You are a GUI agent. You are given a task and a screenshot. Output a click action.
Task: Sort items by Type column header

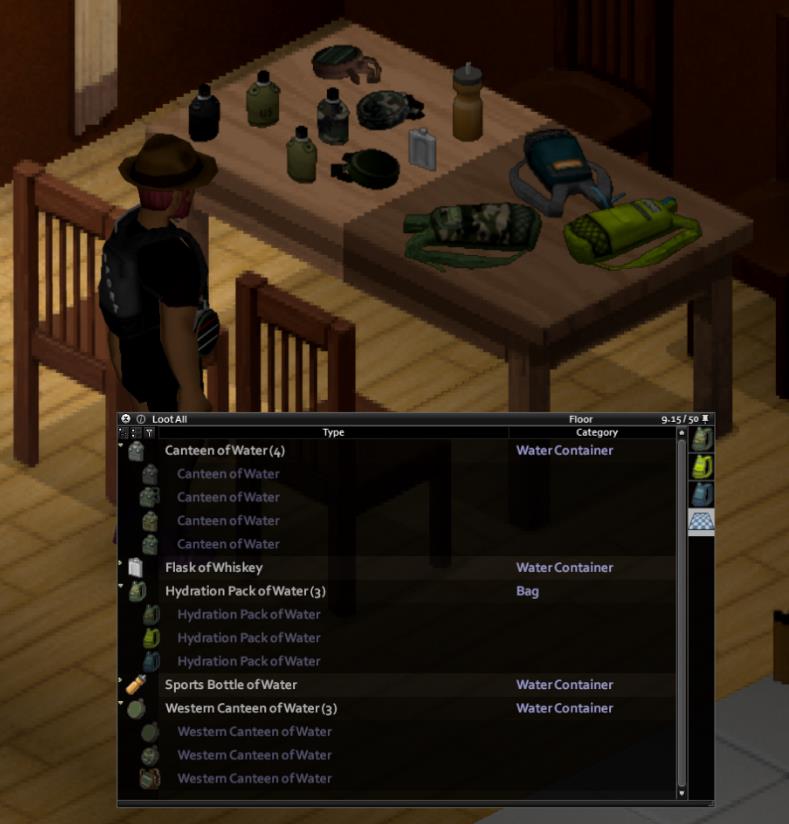[x=333, y=433]
